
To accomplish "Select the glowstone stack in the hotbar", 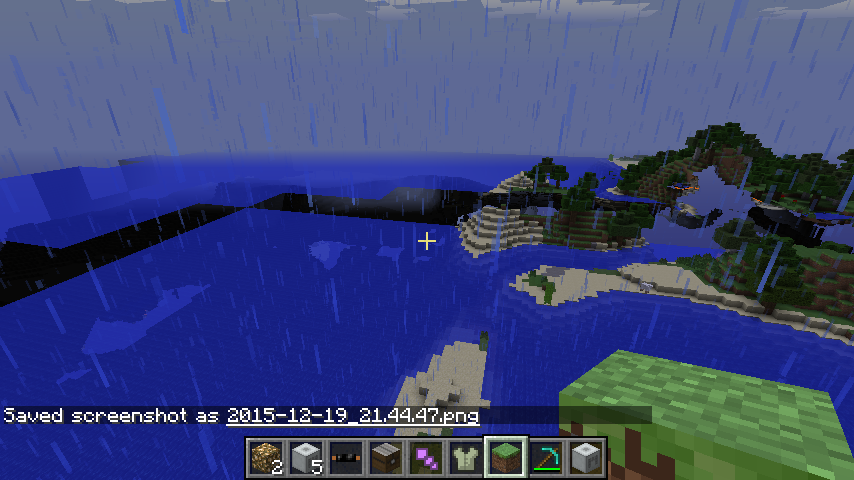I will click(265, 457).
